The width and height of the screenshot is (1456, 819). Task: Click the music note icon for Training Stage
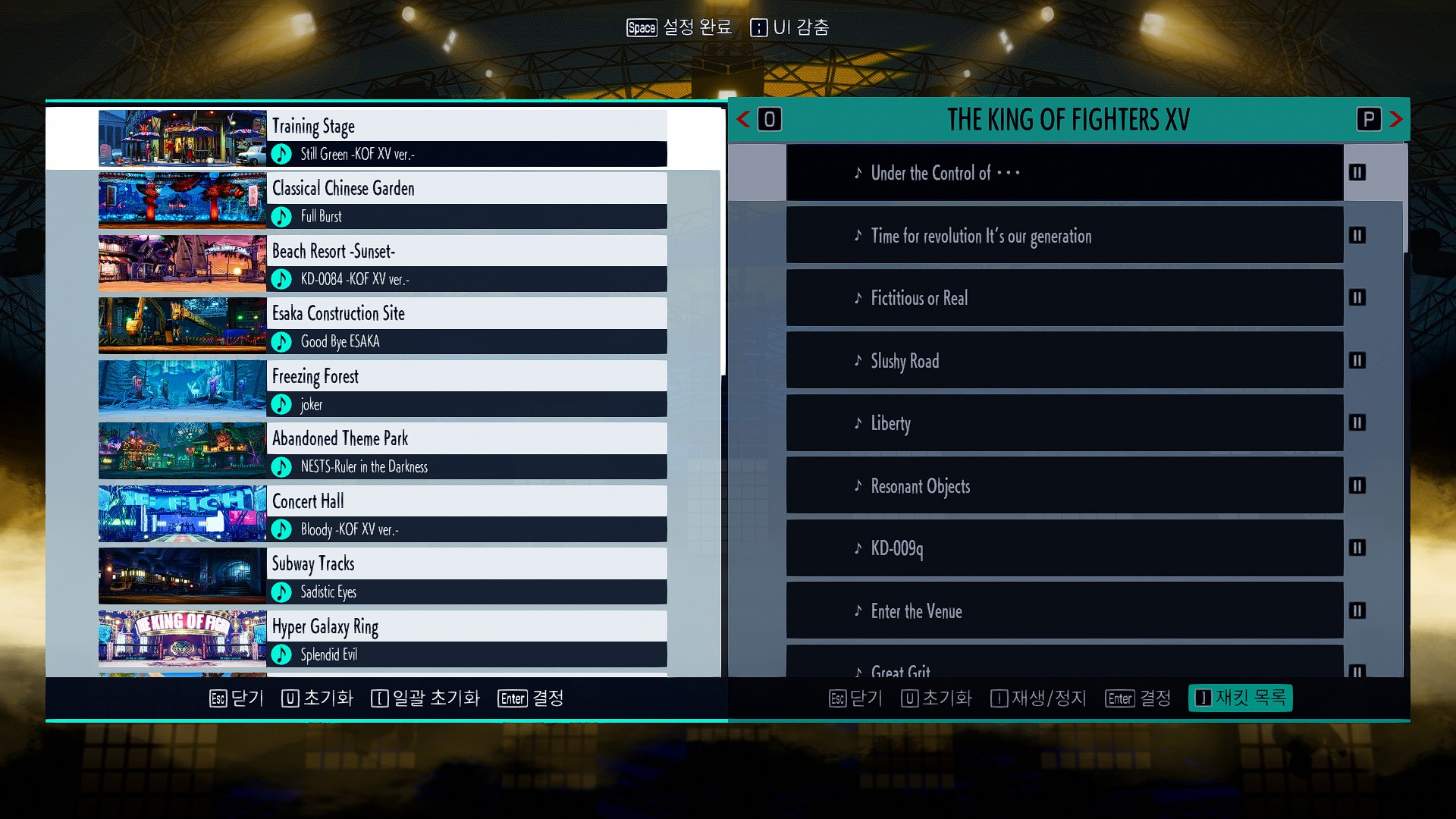(x=281, y=155)
